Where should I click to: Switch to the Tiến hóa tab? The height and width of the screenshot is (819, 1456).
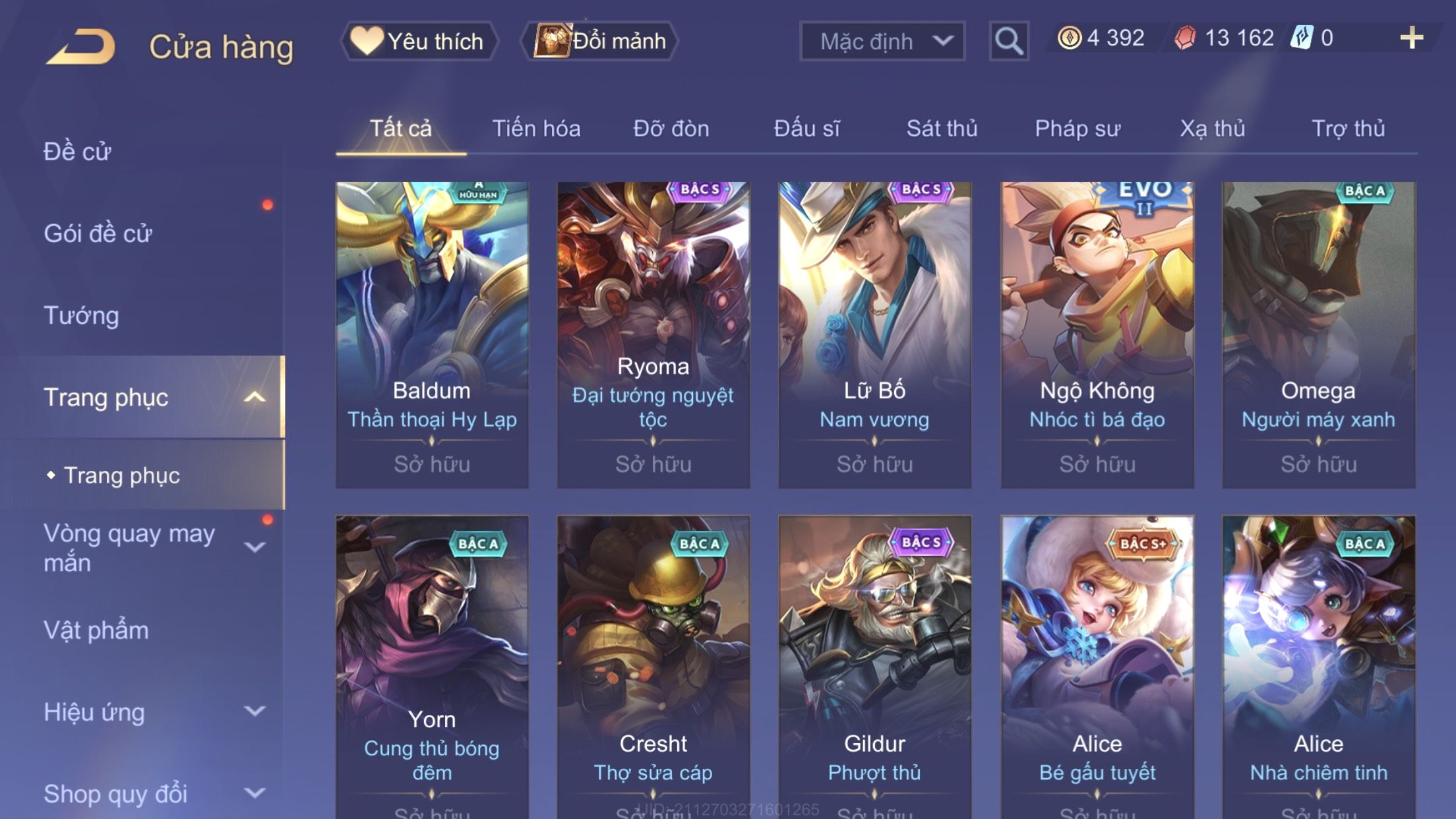(536, 128)
